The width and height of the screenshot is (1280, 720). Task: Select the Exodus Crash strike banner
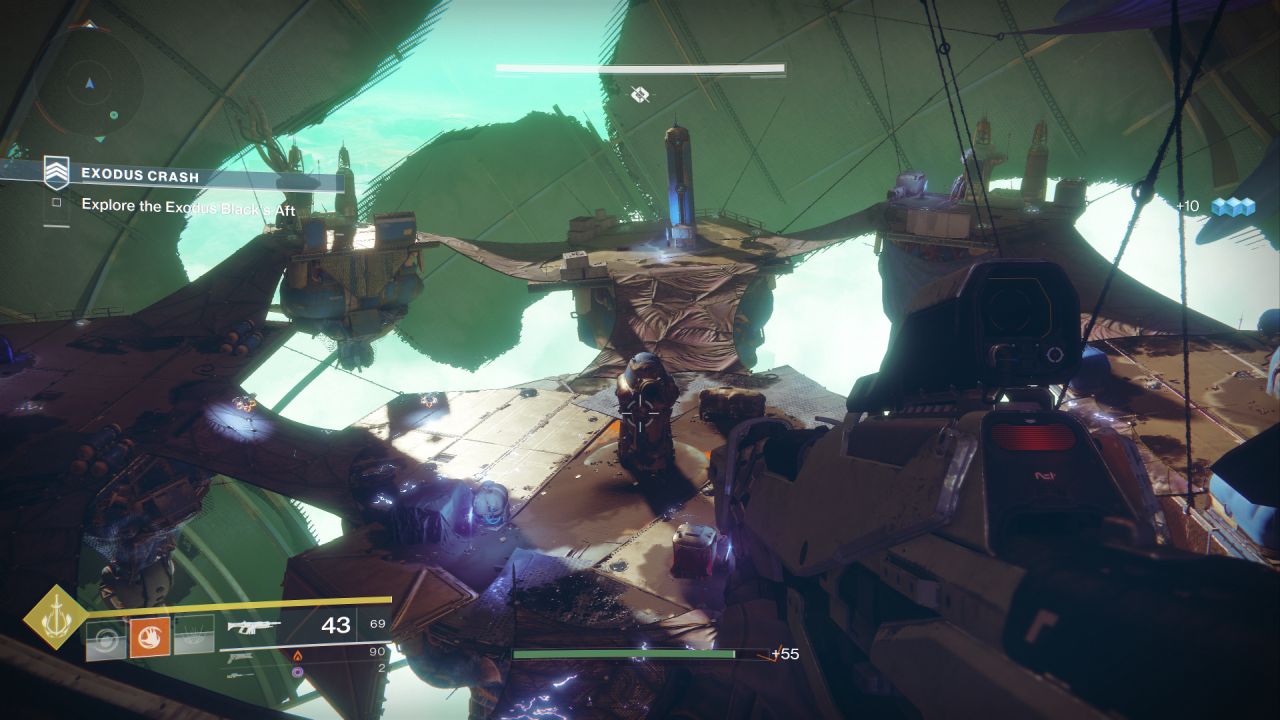click(195, 177)
